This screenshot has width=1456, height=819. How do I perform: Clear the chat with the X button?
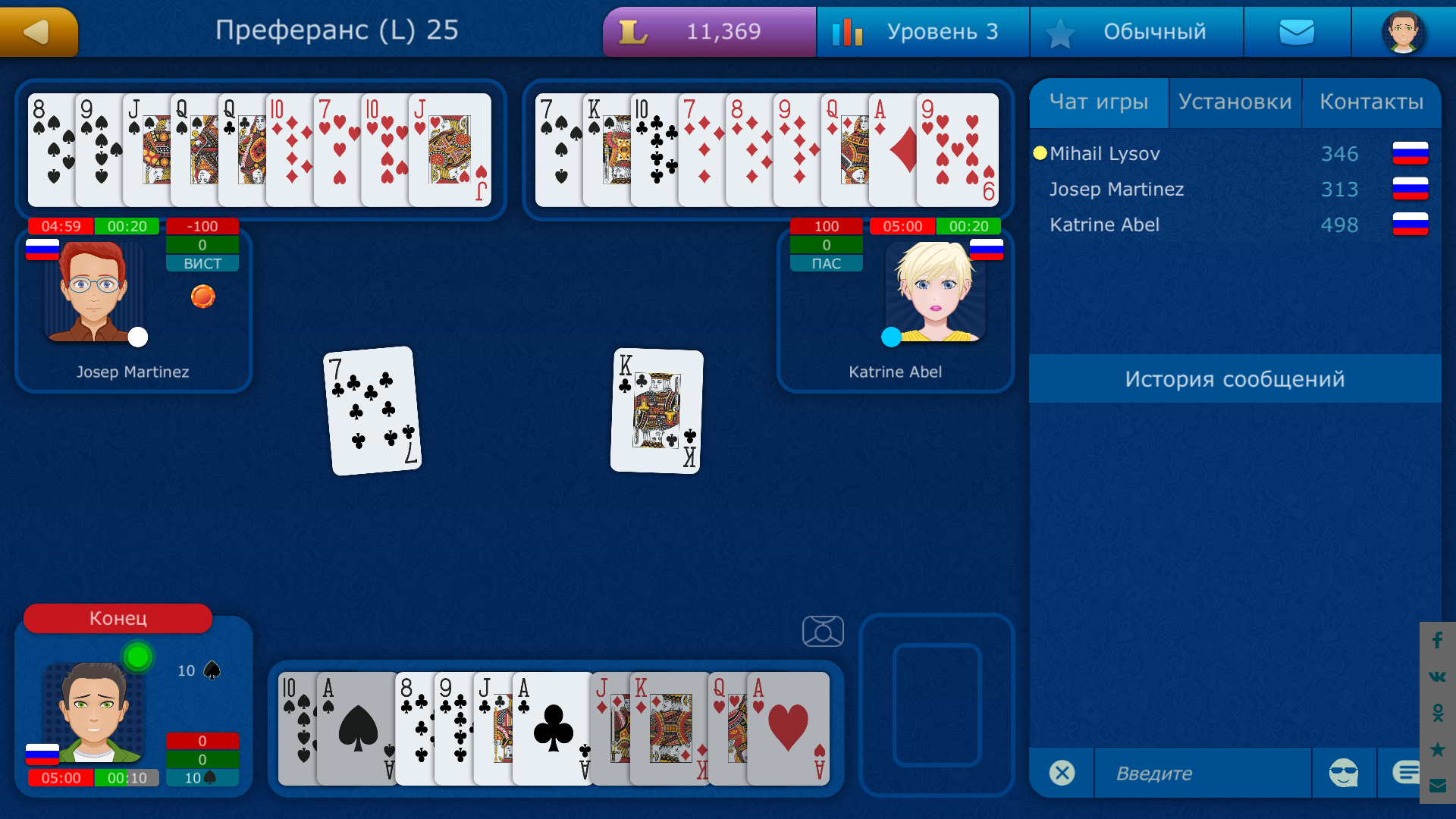click(x=1062, y=773)
